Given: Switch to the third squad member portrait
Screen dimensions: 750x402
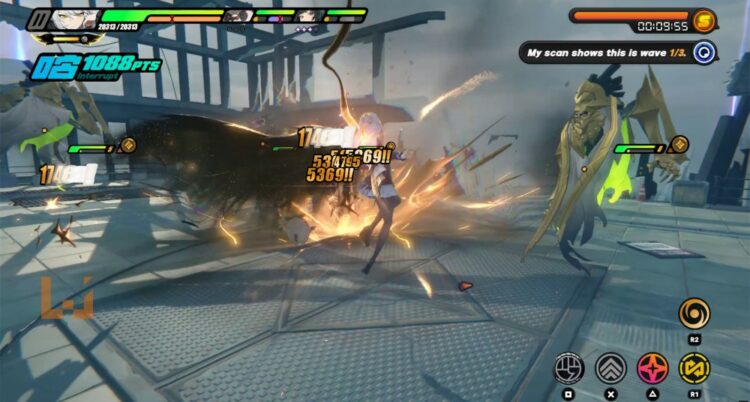Looking at the screenshot, I should coord(309,16).
